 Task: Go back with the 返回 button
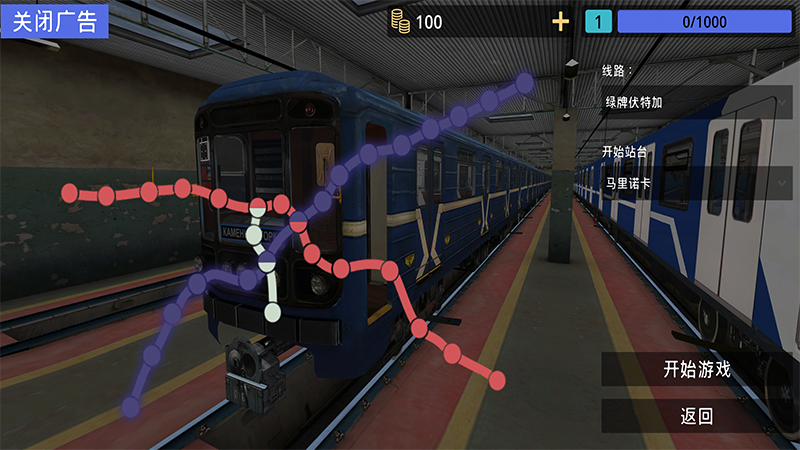point(697,416)
